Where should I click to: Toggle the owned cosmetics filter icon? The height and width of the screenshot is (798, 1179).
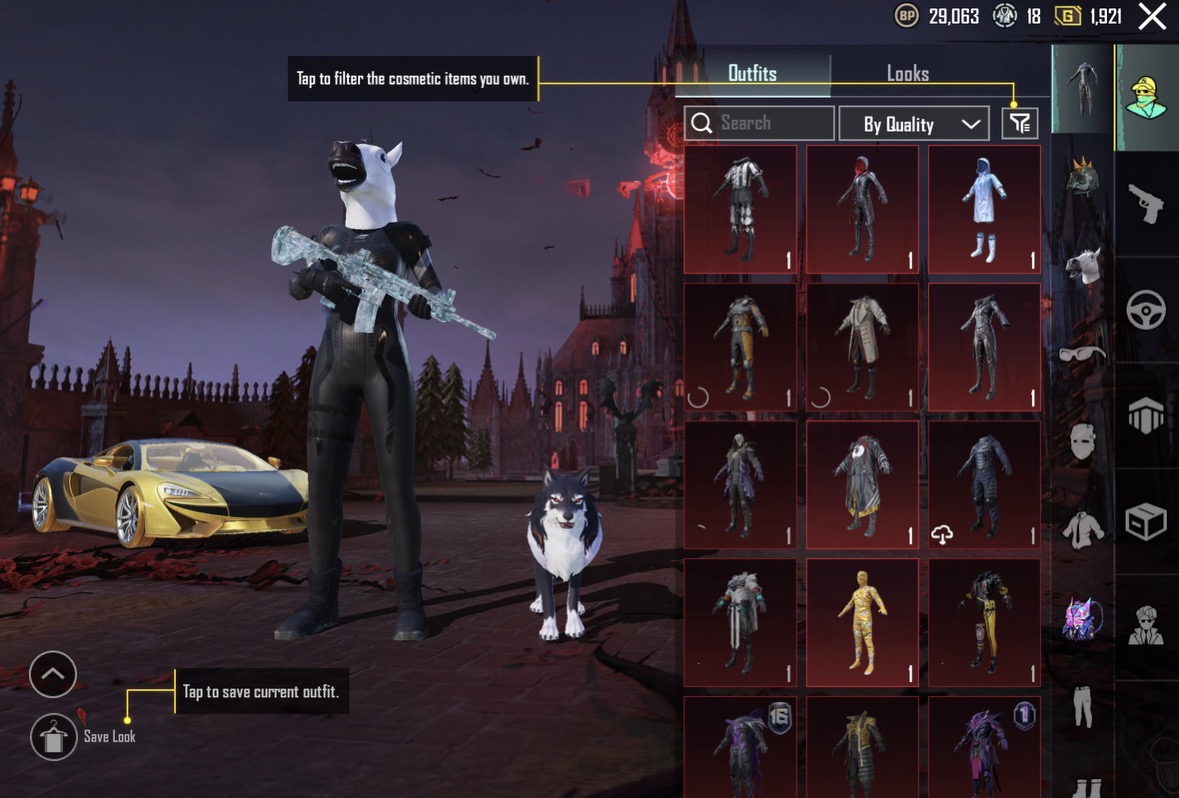[x=1019, y=123]
